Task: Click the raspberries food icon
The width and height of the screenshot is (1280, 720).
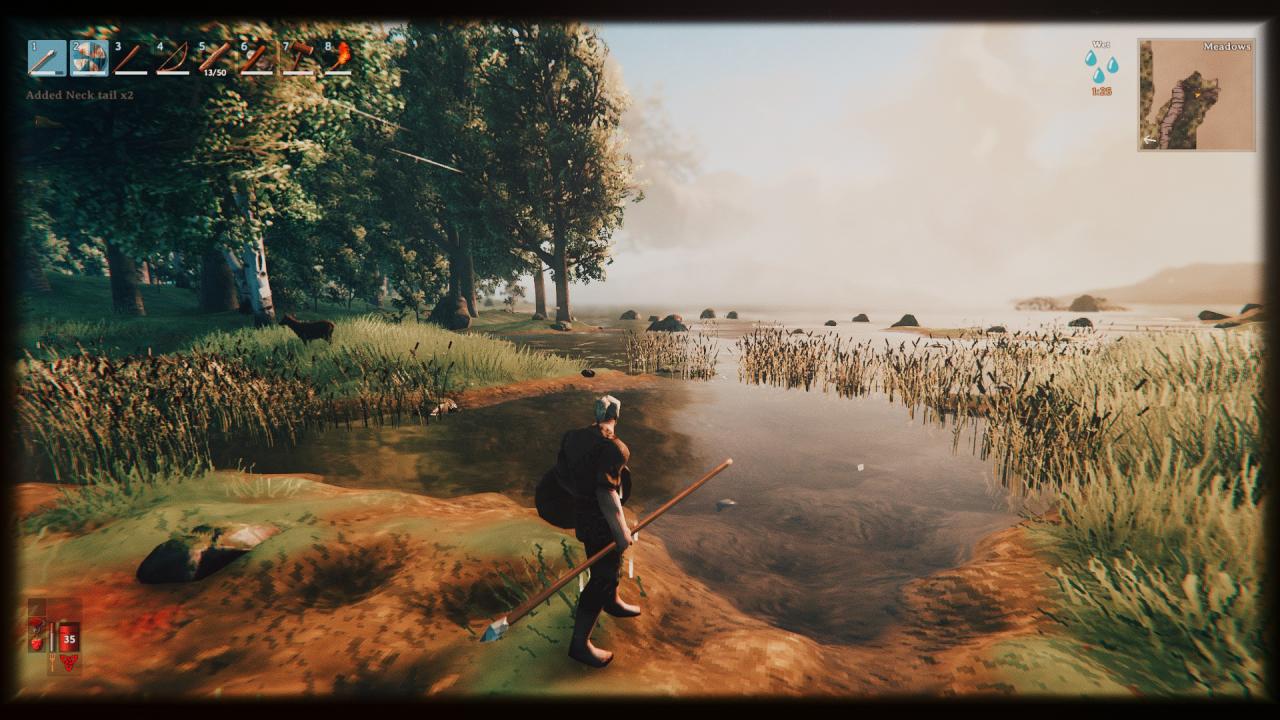Action: coord(69,661)
